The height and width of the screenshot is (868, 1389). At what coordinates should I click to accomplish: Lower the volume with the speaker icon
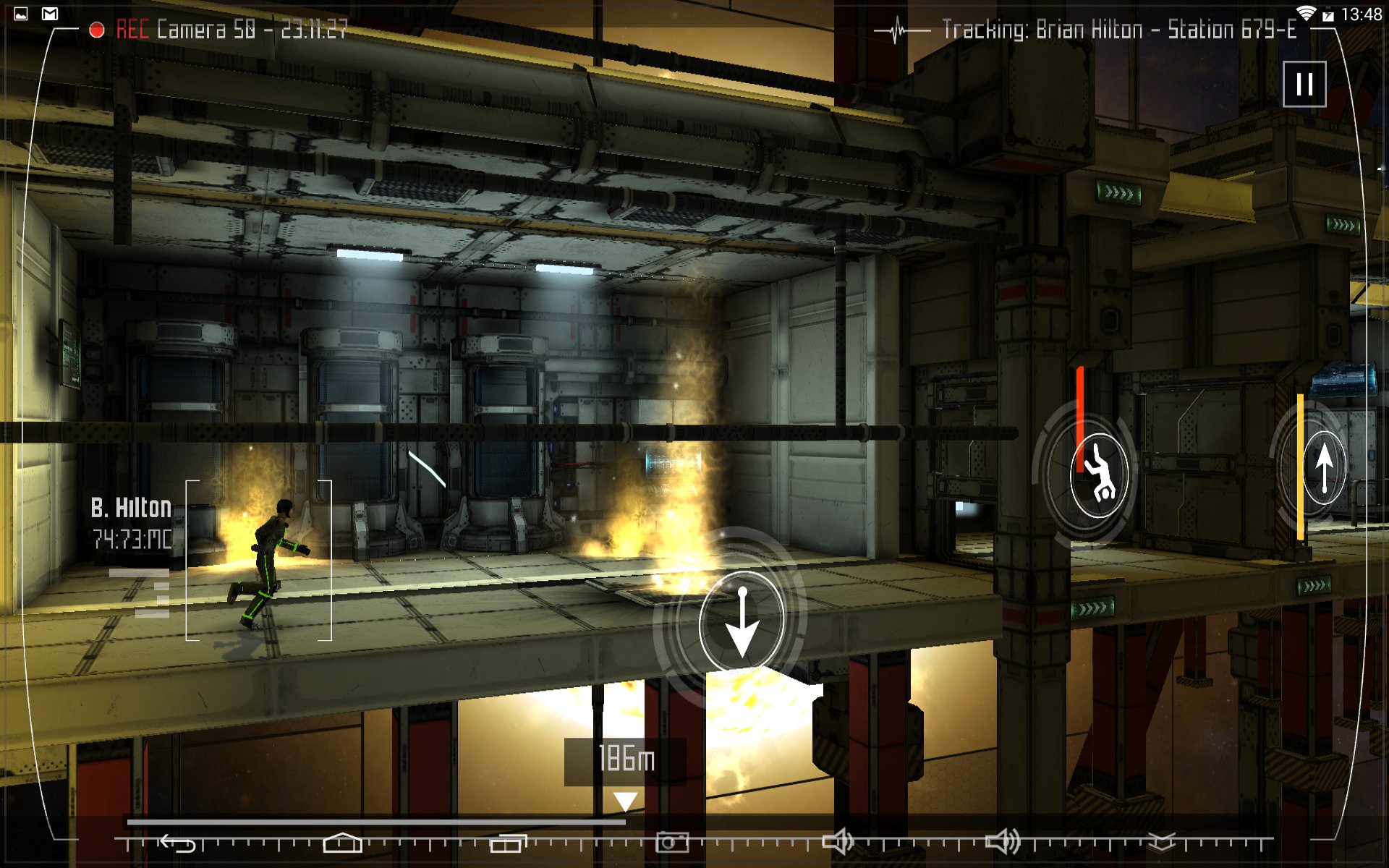[838, 842]
